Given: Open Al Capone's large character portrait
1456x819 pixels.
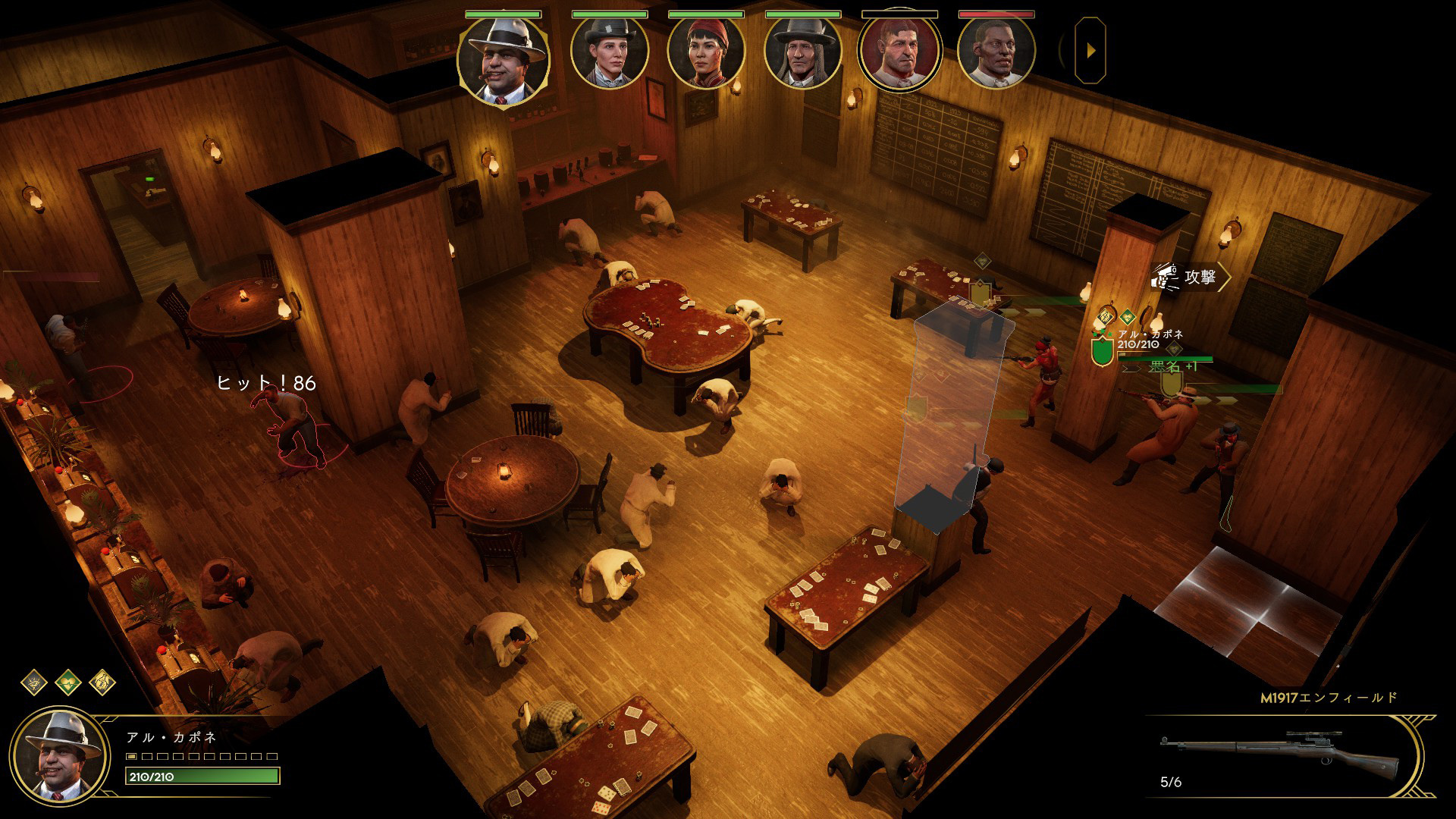Looking at the screenshot, I should (59, 755).
